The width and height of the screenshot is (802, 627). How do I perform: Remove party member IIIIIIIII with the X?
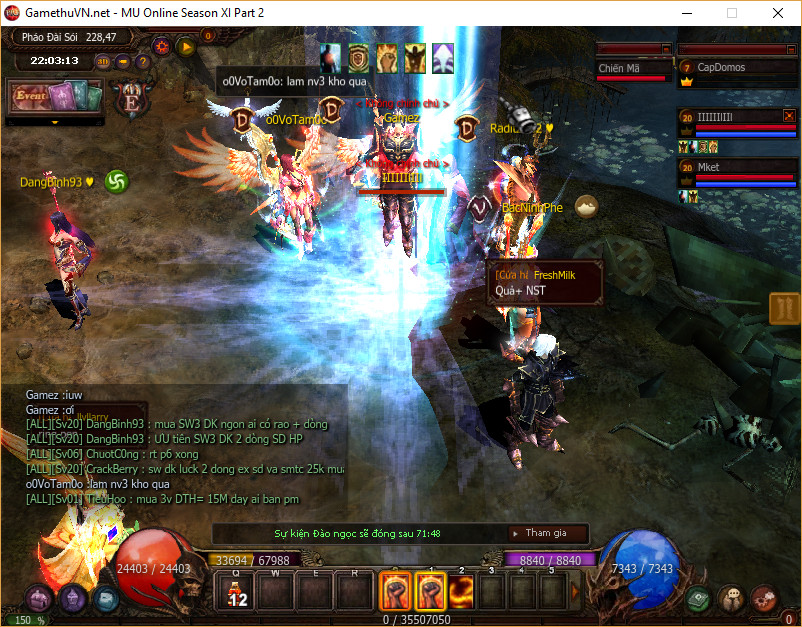(788, 116)
